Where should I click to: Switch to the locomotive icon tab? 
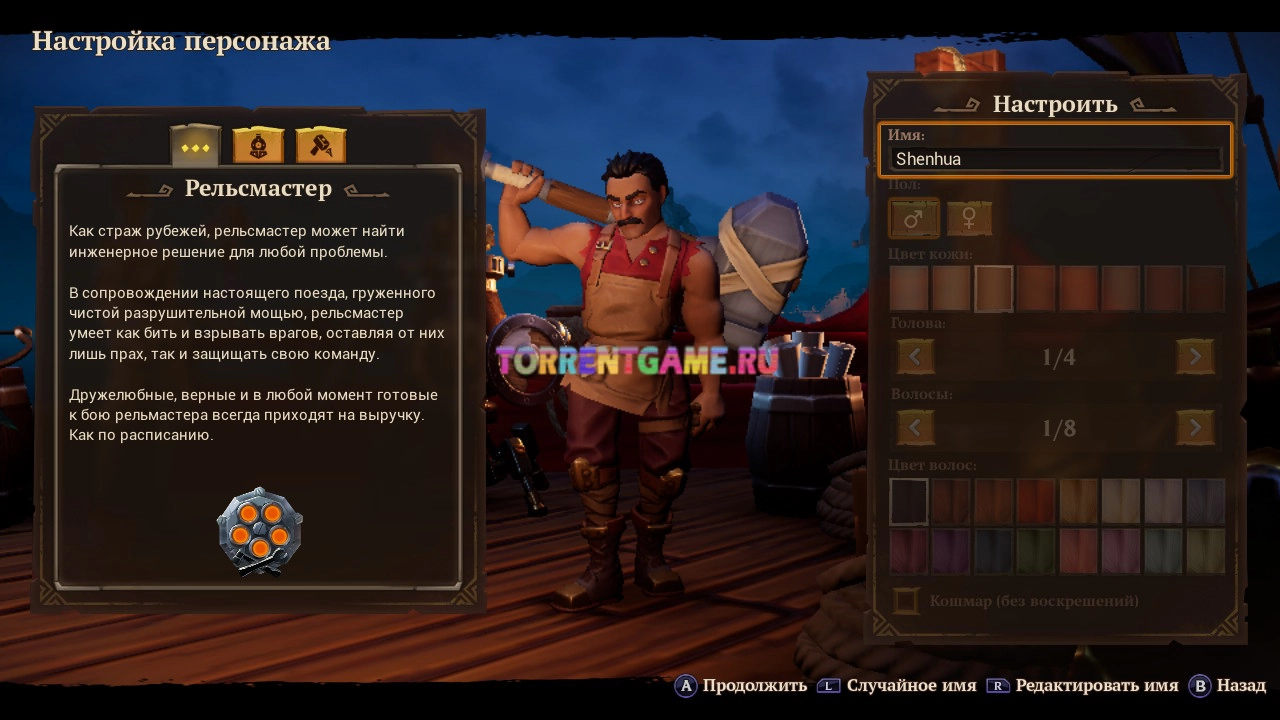[x=258, y=146]
